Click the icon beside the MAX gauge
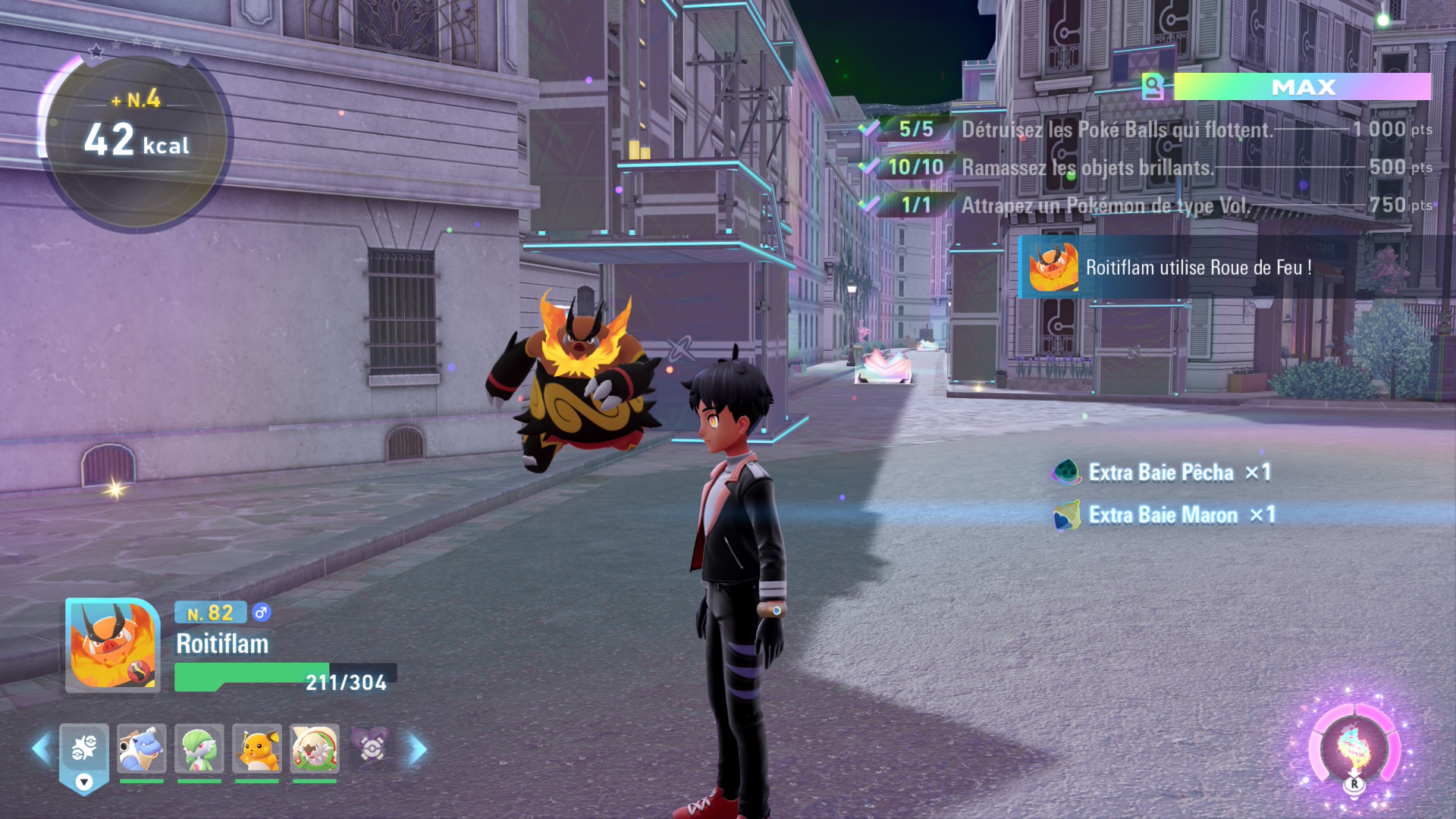The width and height of the screenshot is (1456, 819). tap(1153, 87)
